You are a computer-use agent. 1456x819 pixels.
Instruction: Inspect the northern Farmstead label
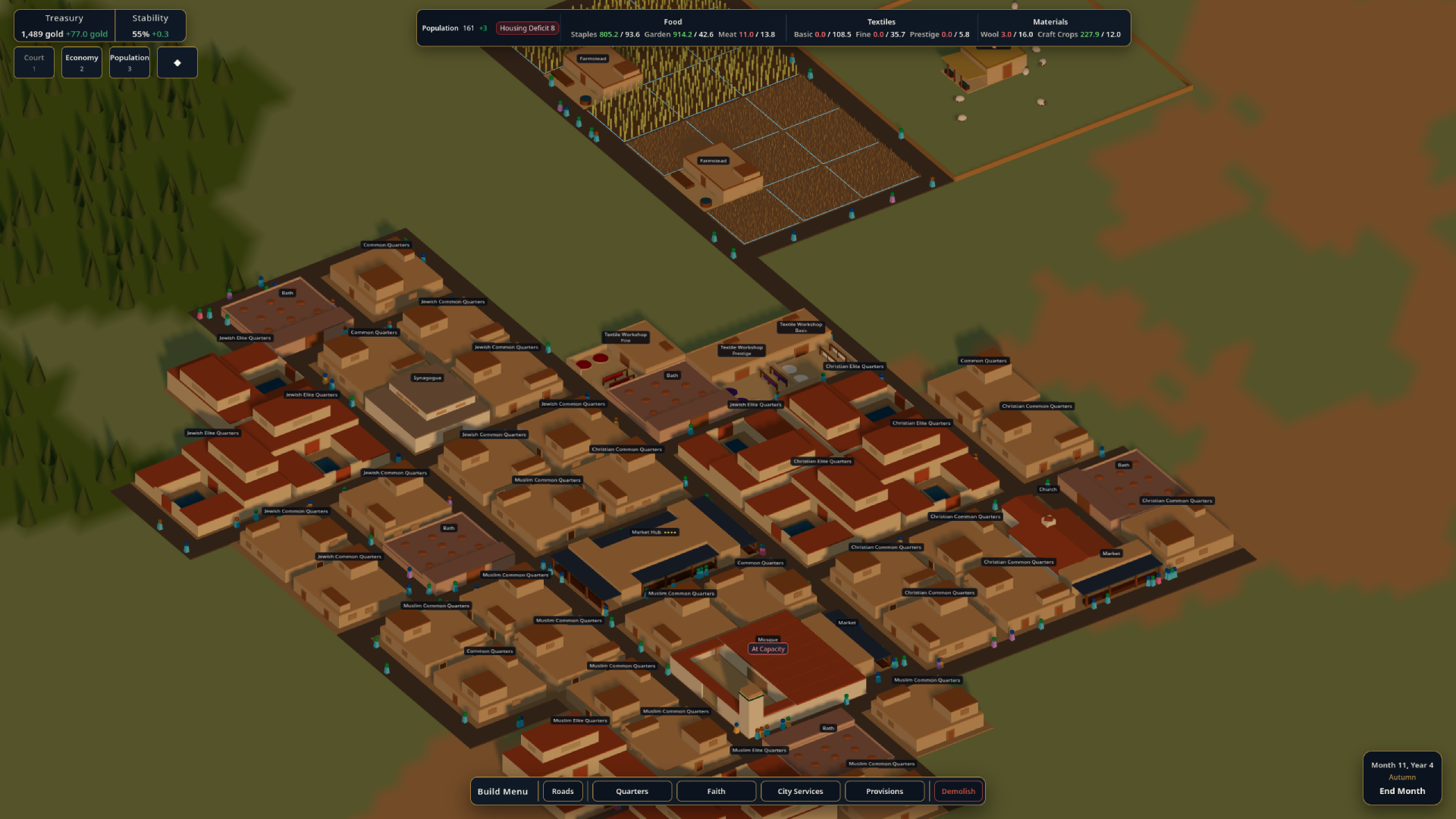(x=591, y=58)
